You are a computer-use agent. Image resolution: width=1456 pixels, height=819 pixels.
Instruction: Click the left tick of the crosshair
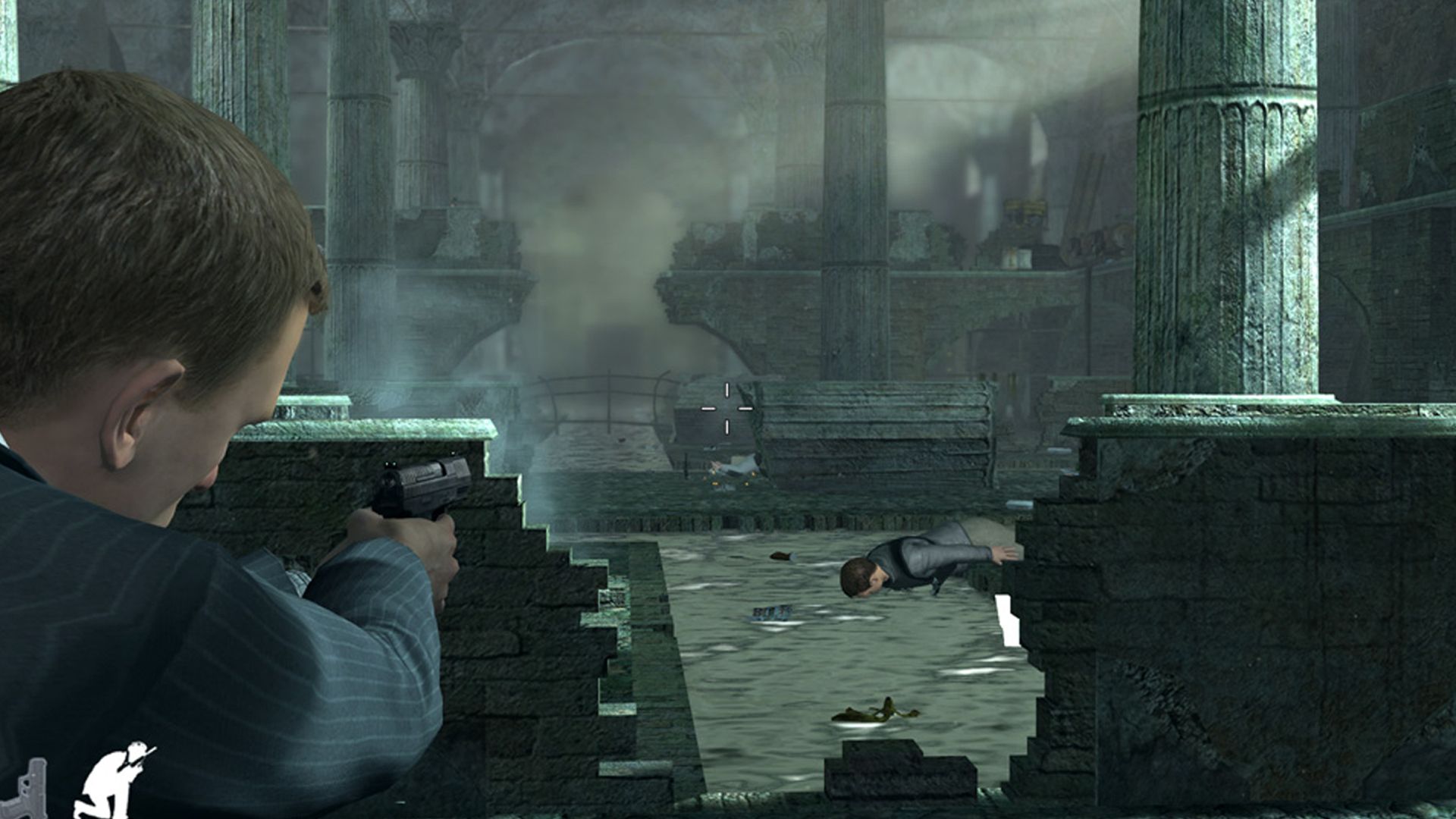[708, 409]
